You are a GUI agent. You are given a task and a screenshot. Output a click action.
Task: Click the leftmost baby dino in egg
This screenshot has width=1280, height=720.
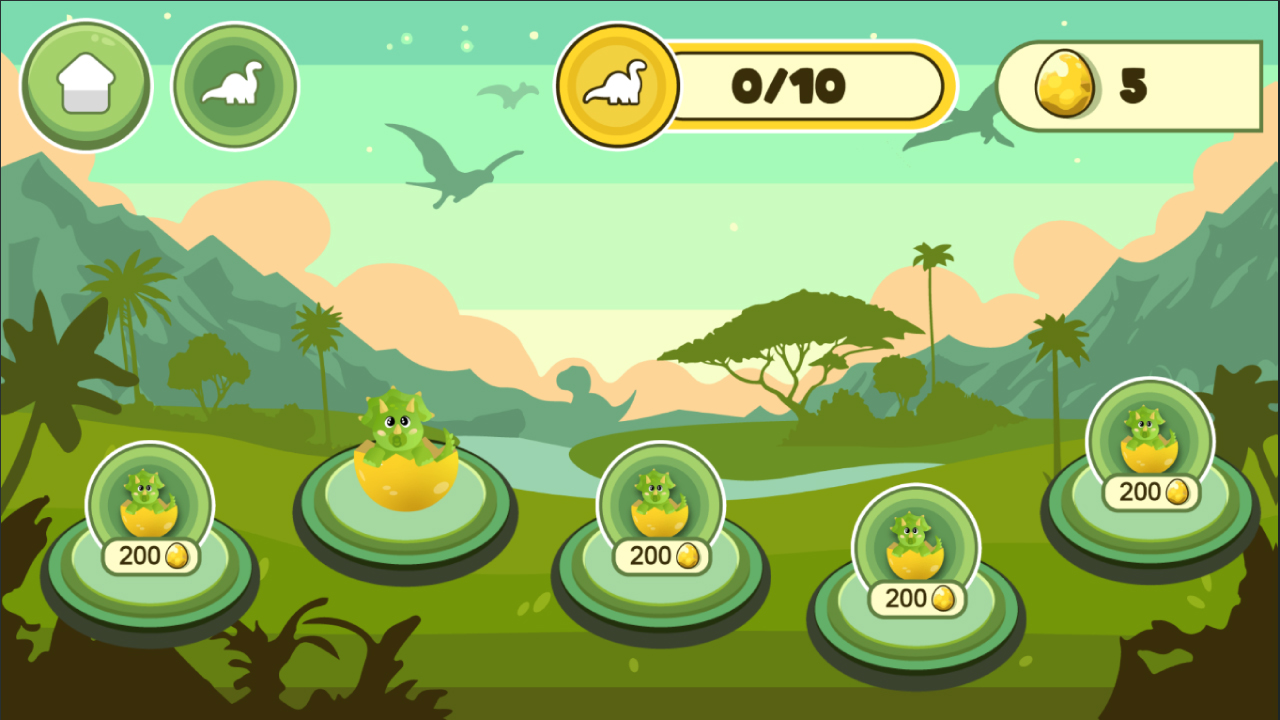[150, 500]
